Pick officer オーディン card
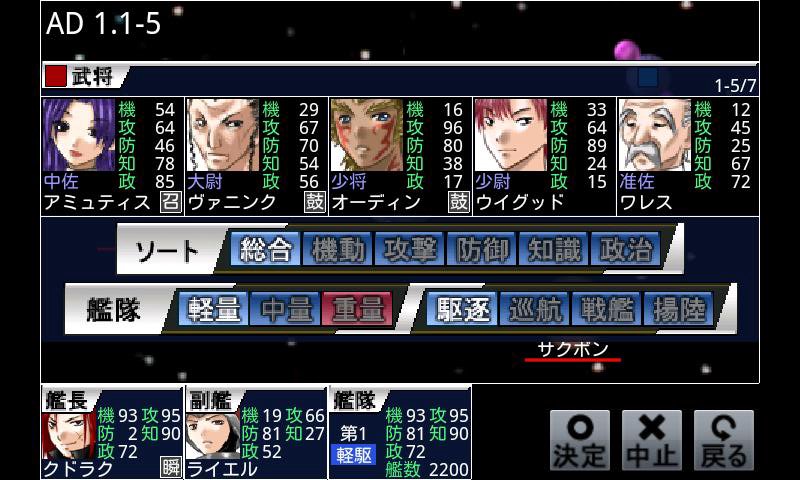Image resolution: width=800 pixels, height=480 pixels. (399, 155)
